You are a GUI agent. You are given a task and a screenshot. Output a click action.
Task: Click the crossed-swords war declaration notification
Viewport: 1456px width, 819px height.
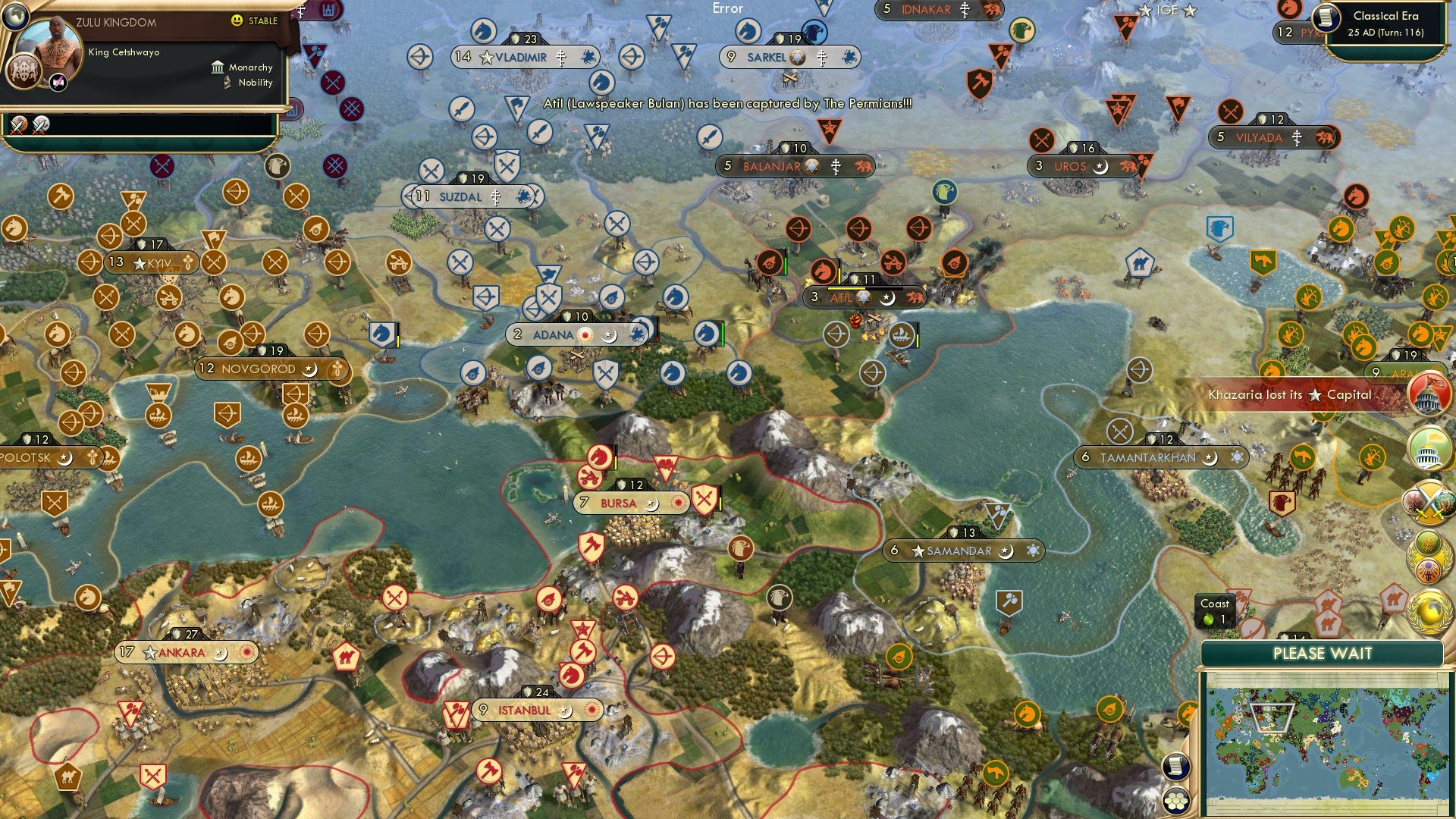1429,502
